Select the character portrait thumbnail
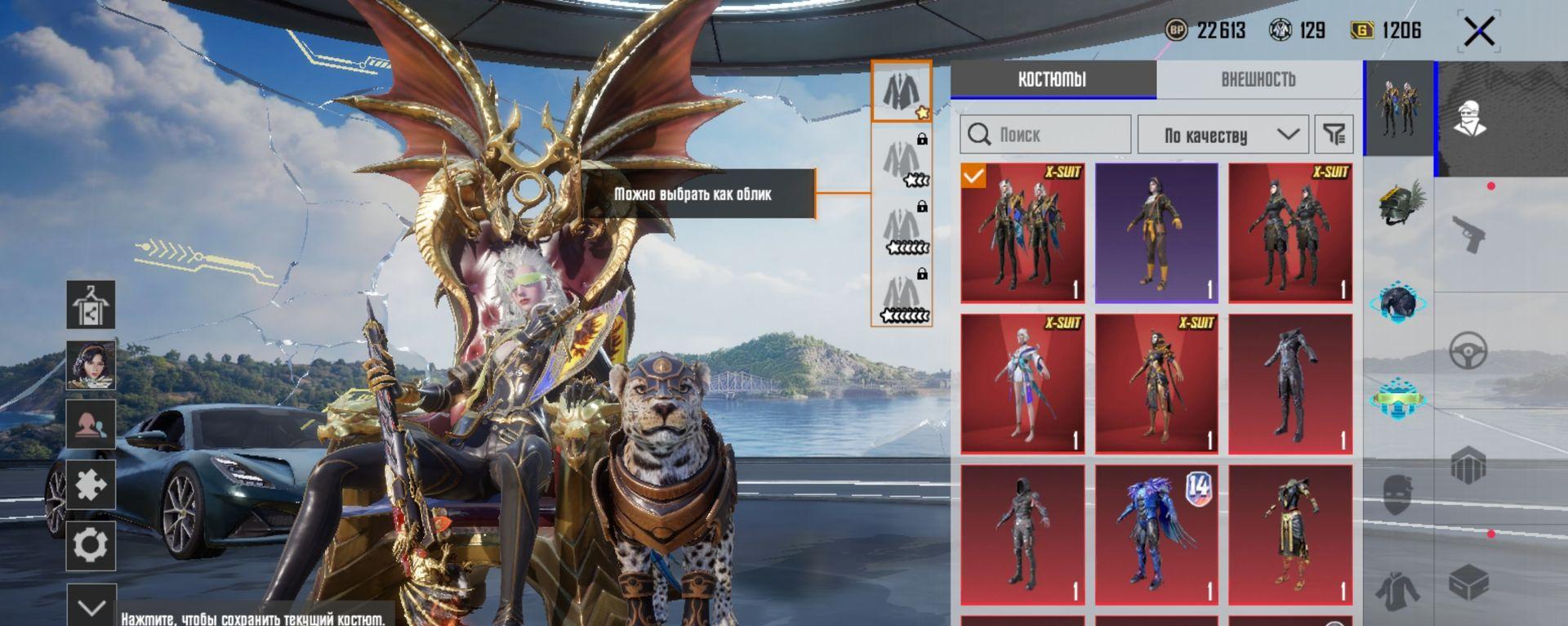This screenshot has height=626, width=1568. [91, 365]
